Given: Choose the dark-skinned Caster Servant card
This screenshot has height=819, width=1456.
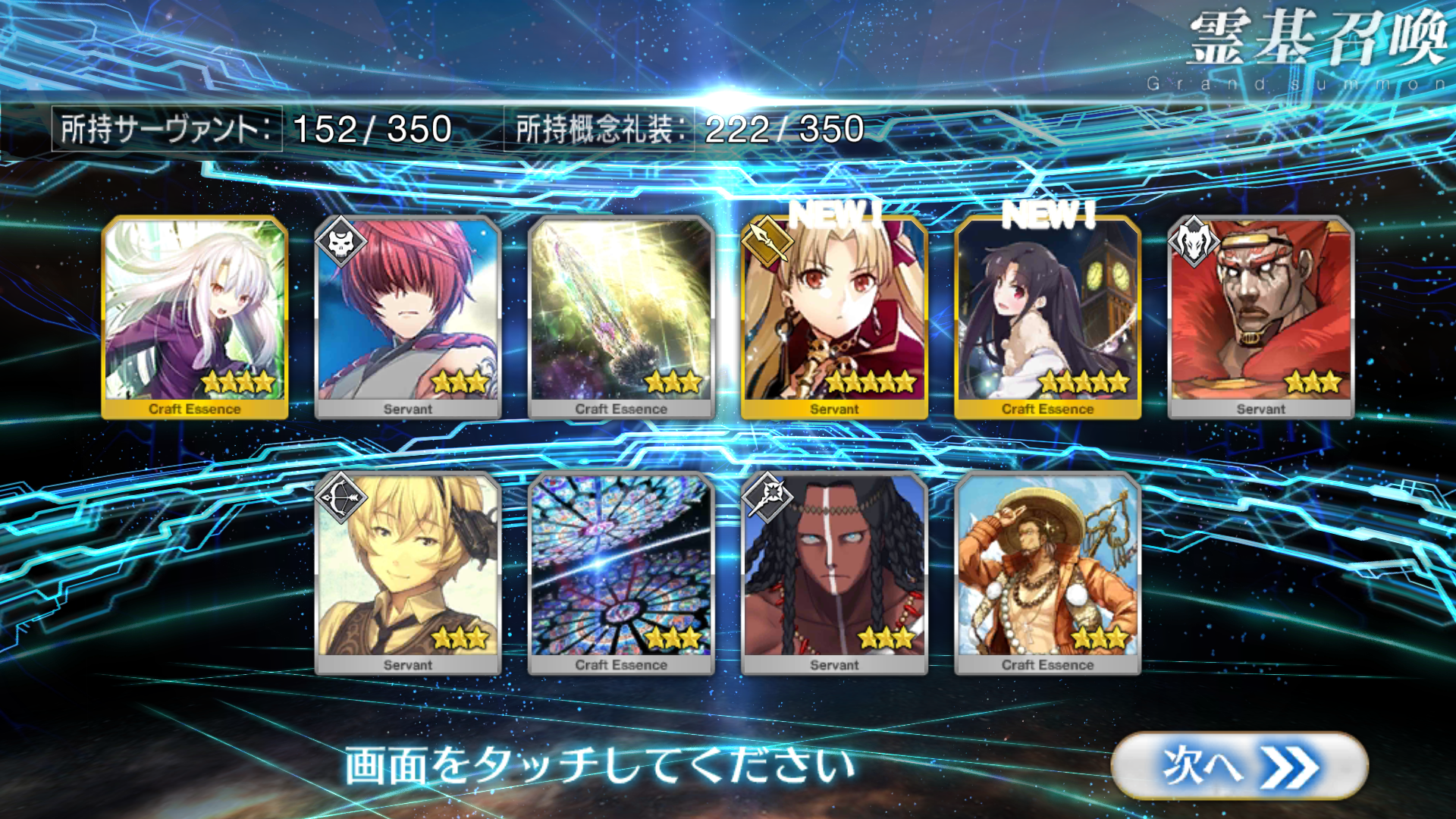Looking at the screenshot, I should (834, 573).
